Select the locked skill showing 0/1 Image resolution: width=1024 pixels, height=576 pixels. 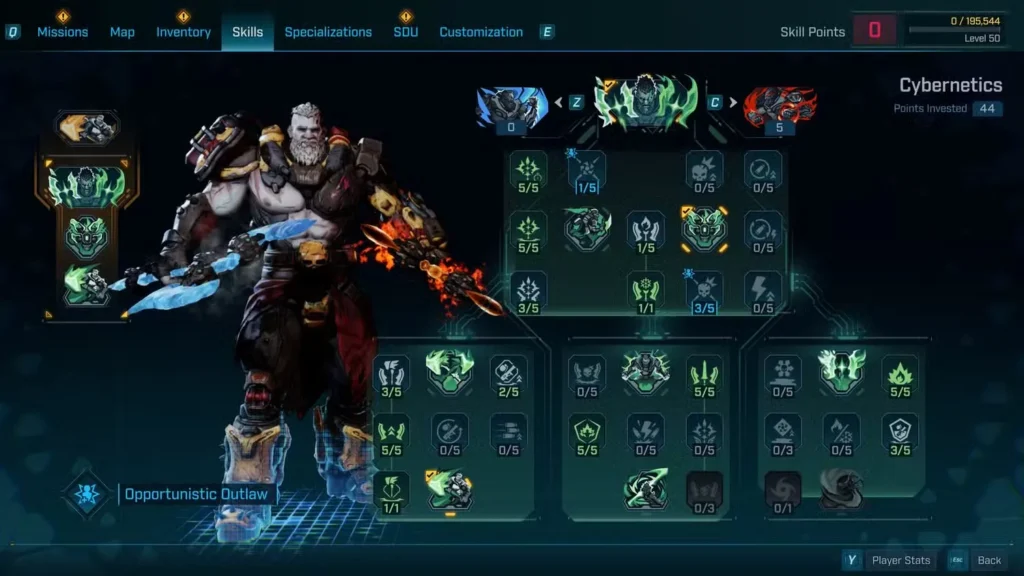782,490
